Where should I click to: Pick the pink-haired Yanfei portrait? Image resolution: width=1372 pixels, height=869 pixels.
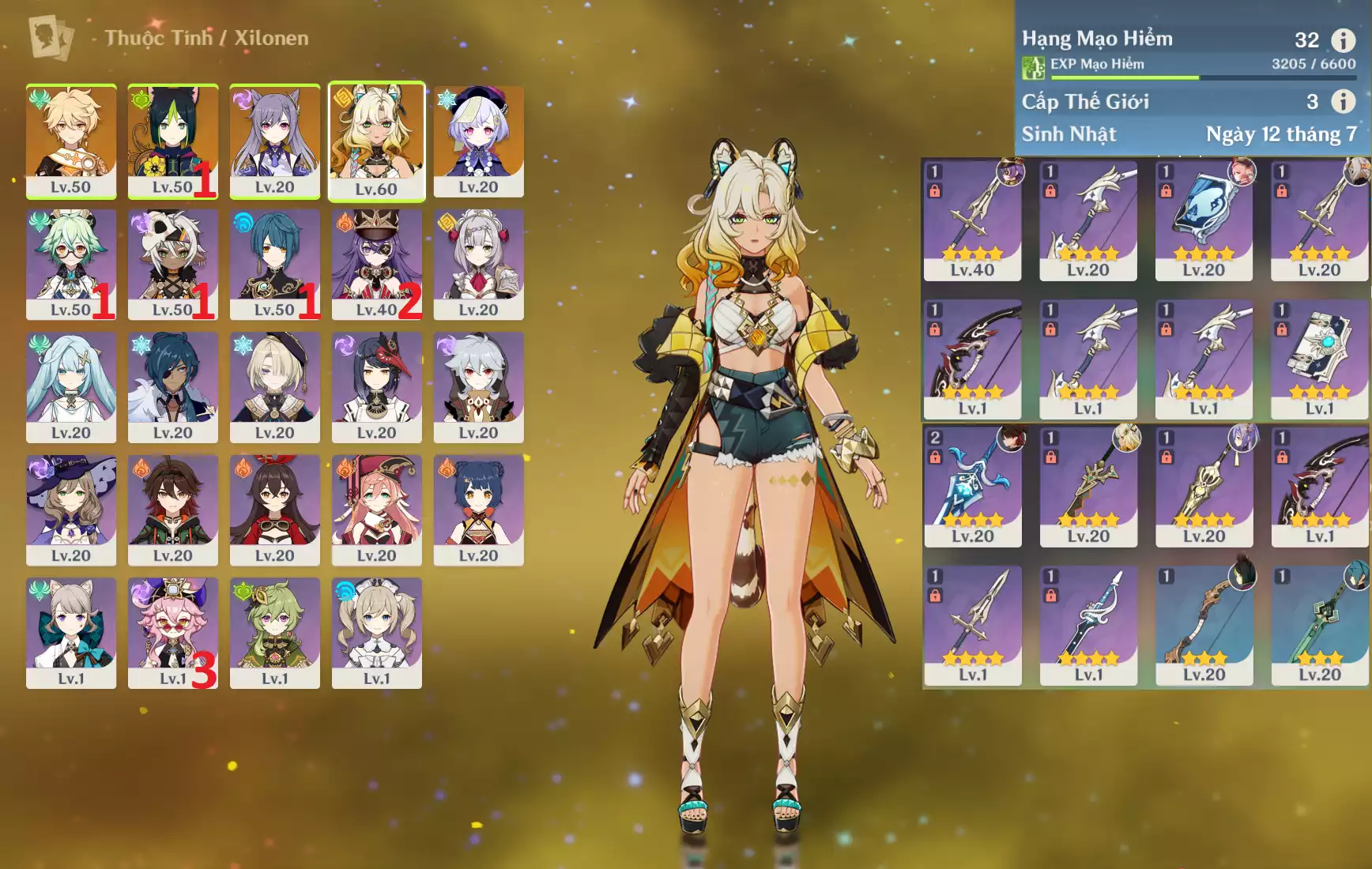coord(376,510)
